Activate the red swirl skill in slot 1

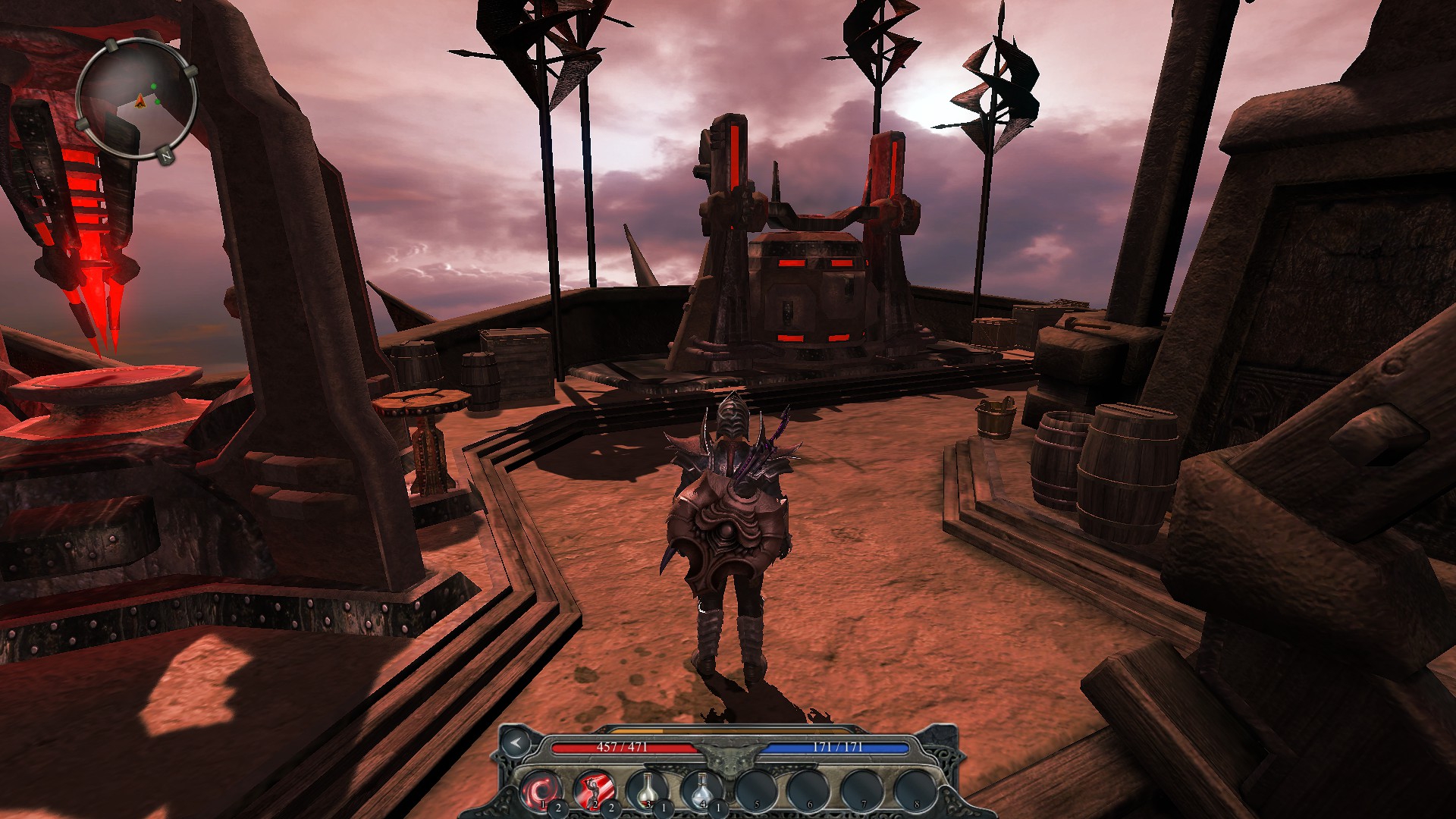[541, 789]
